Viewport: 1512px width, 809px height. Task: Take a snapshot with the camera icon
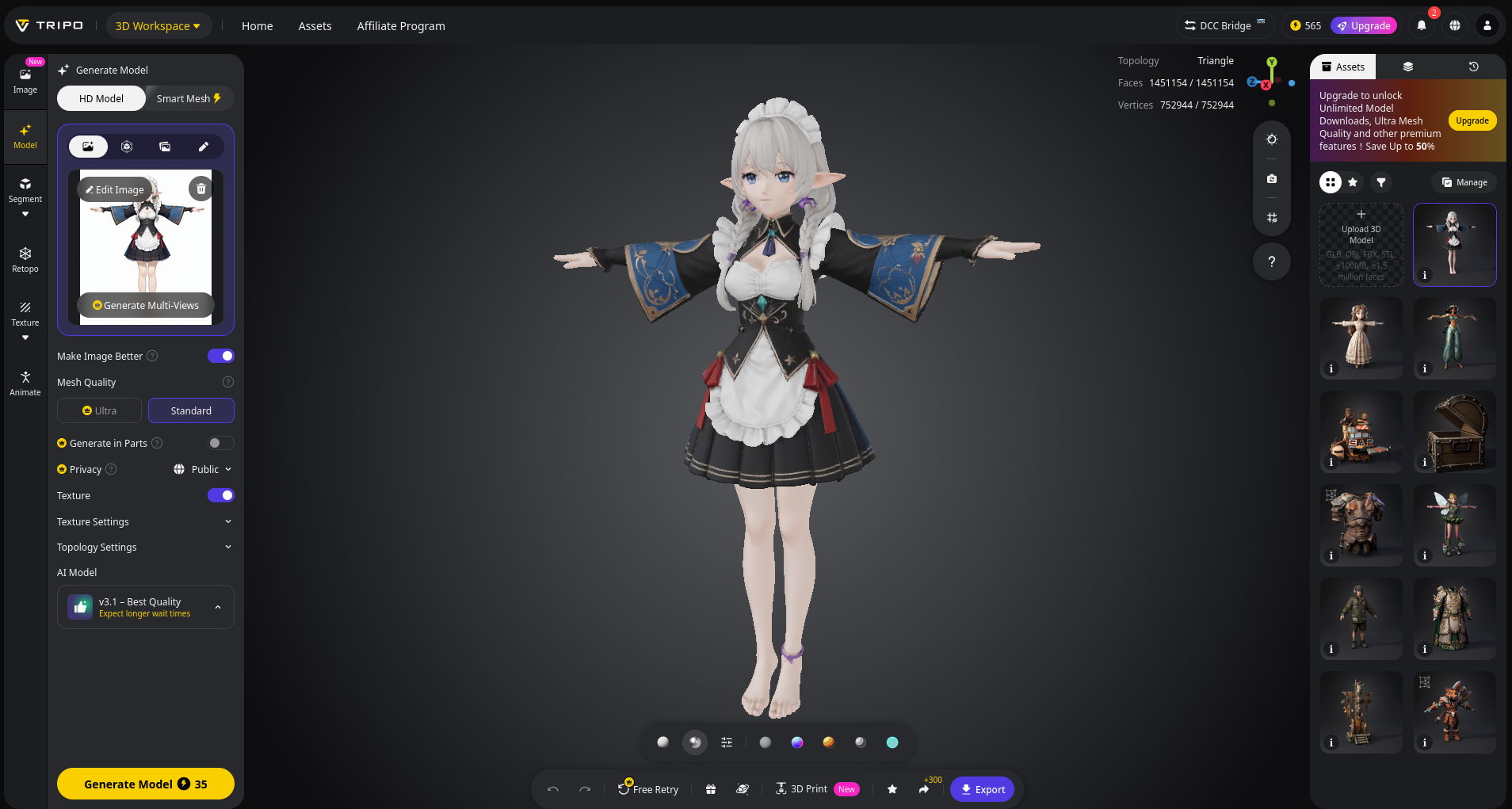pos(1272,178)
